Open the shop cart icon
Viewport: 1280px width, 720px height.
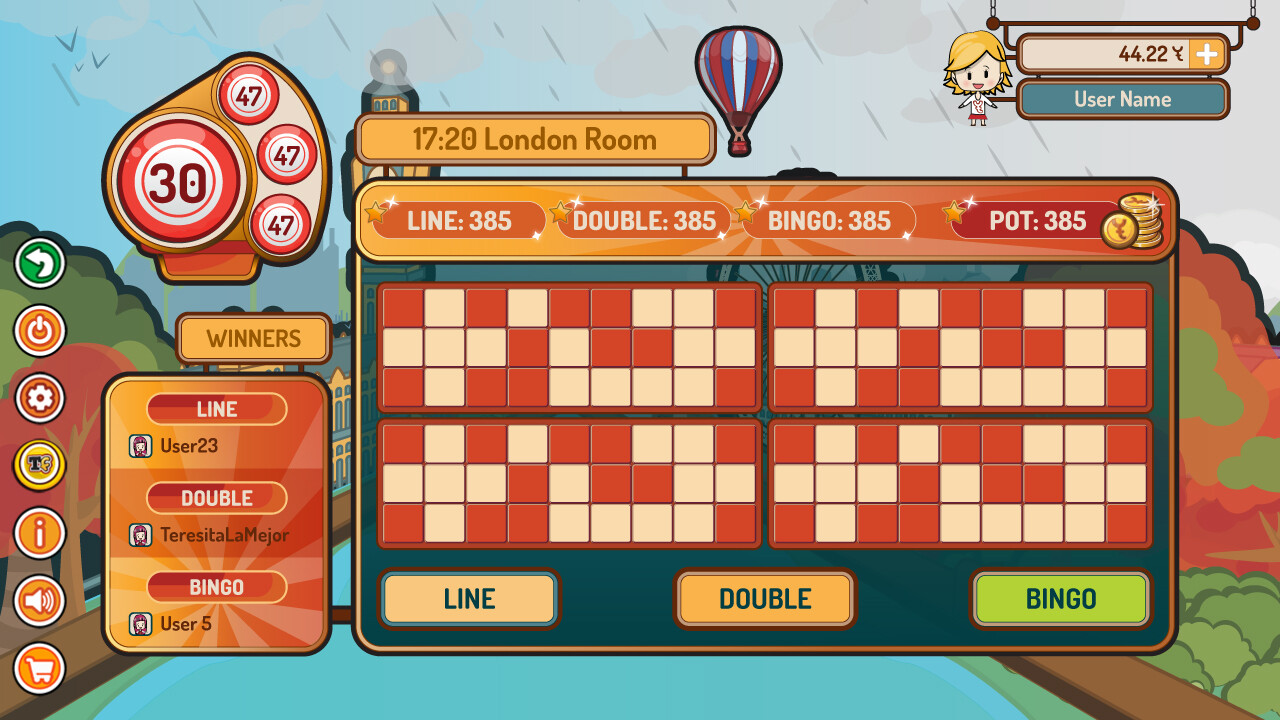tap(39, 666)
